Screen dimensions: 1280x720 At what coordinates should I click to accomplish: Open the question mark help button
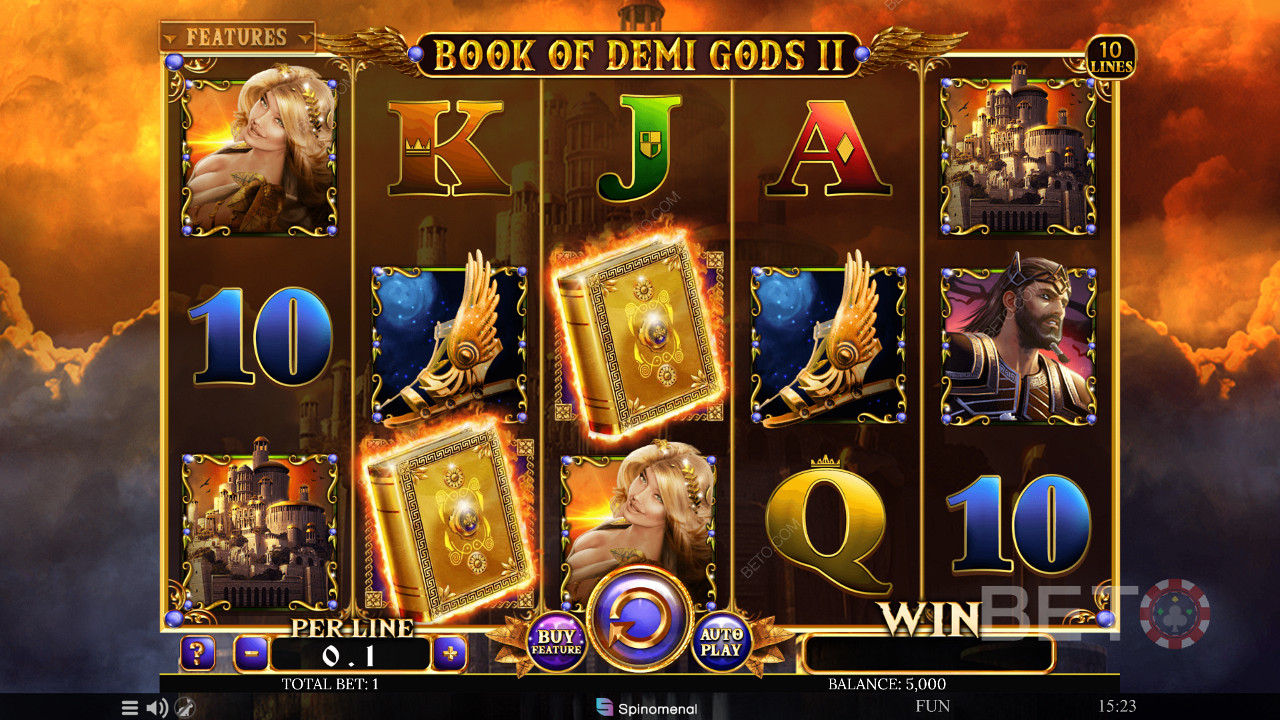(x=197, y=655)
